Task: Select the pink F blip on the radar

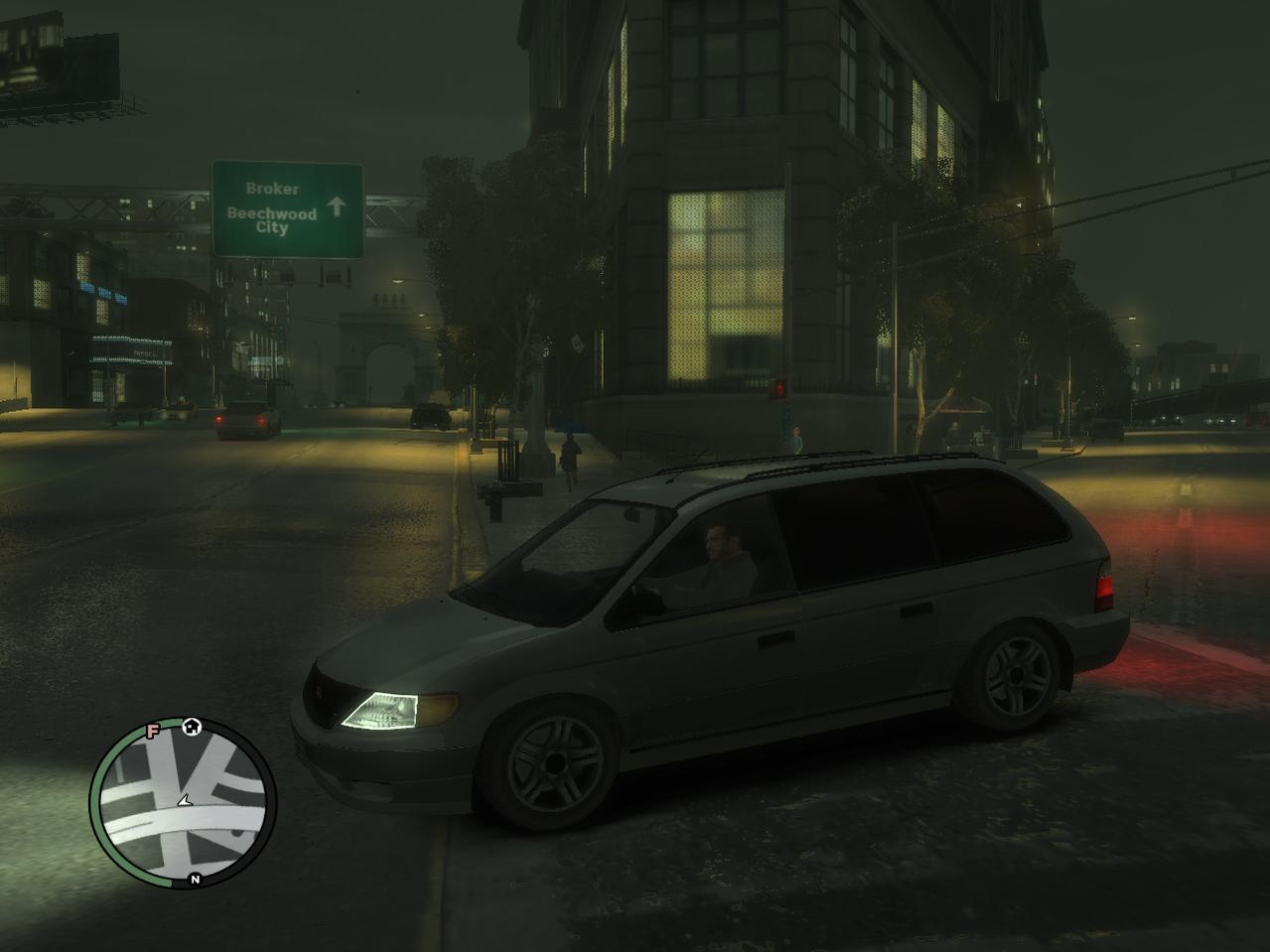Action: coord(153,732)
